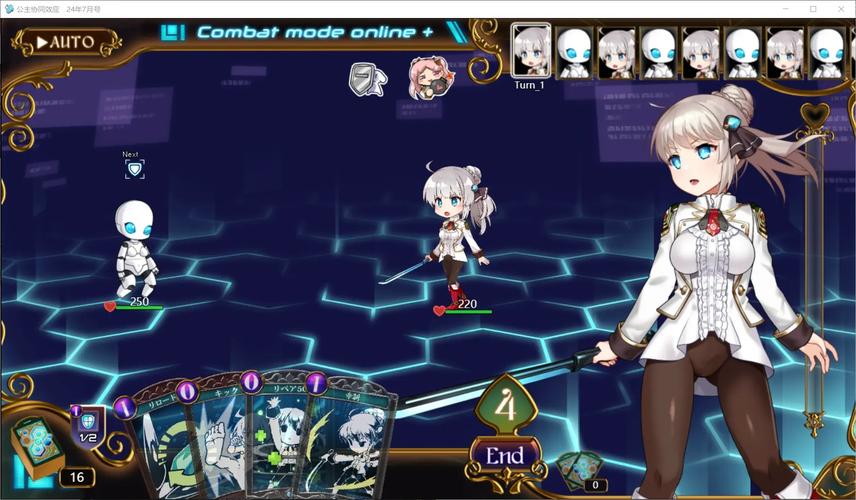This screenshot has height=500, width=856.
Task: Select the Turn_1 portrait in turn order
Action: pos(530,50)
